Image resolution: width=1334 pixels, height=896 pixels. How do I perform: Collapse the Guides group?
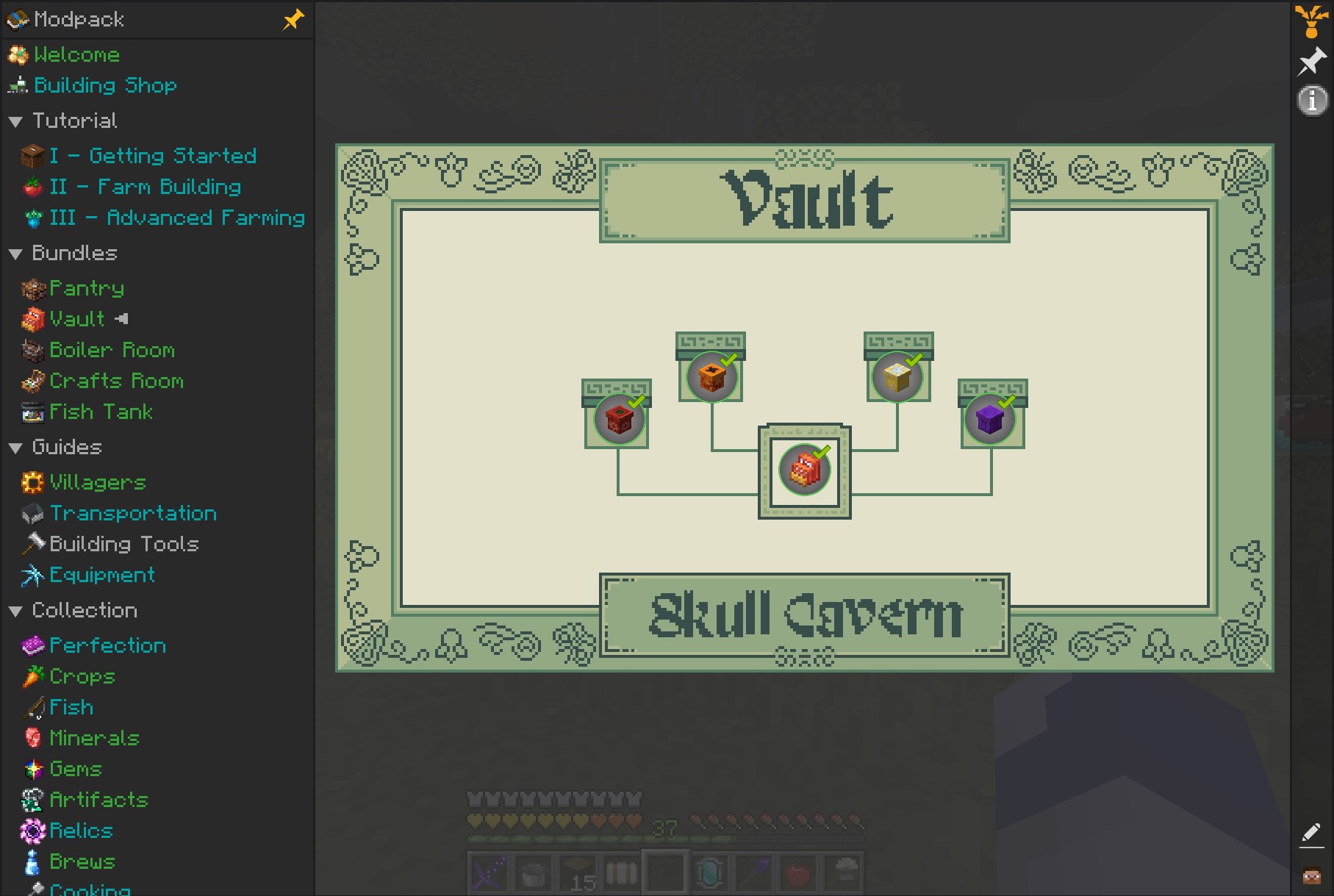point(15,448)
